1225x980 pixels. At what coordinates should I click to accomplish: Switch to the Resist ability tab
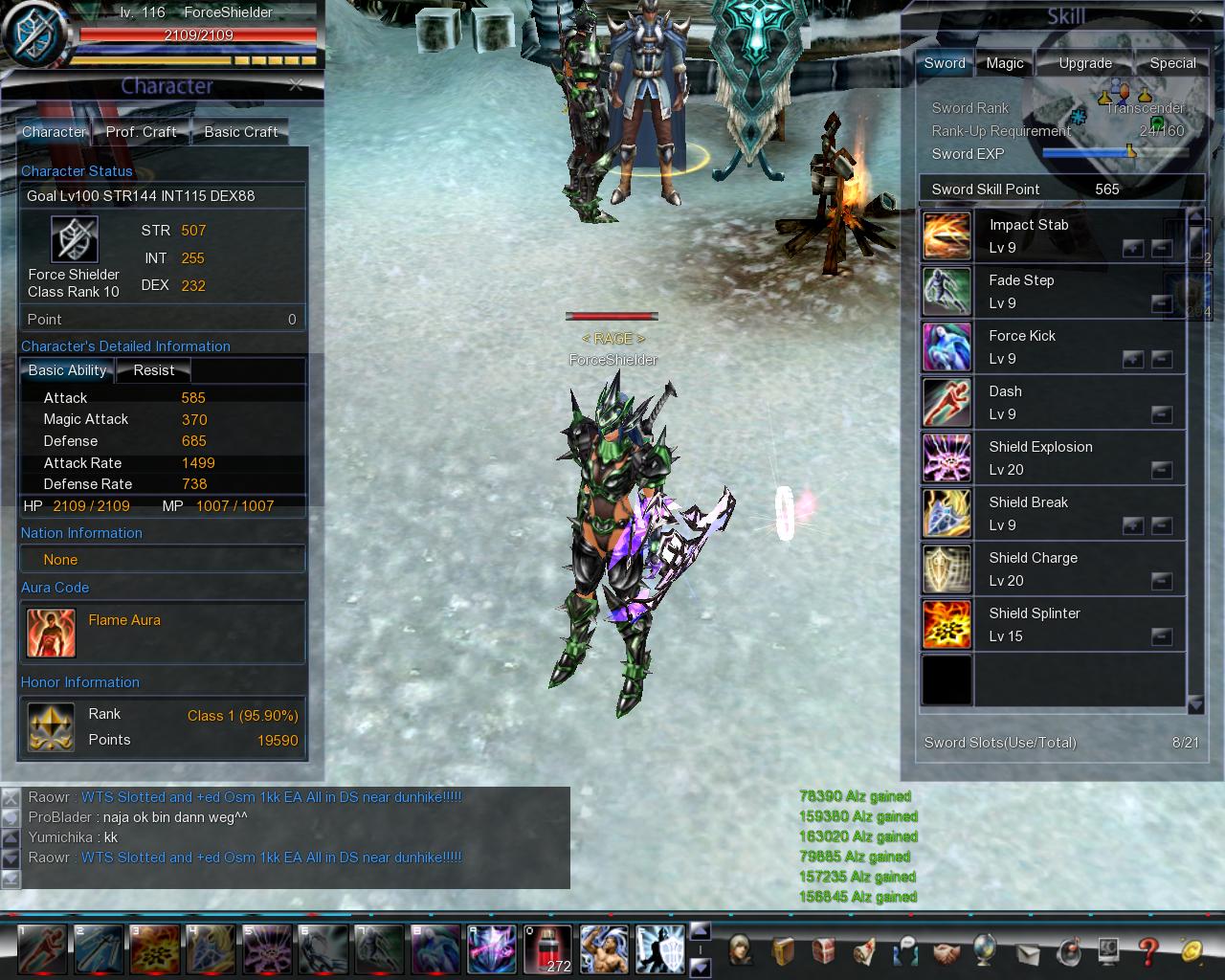coord(153,370)
